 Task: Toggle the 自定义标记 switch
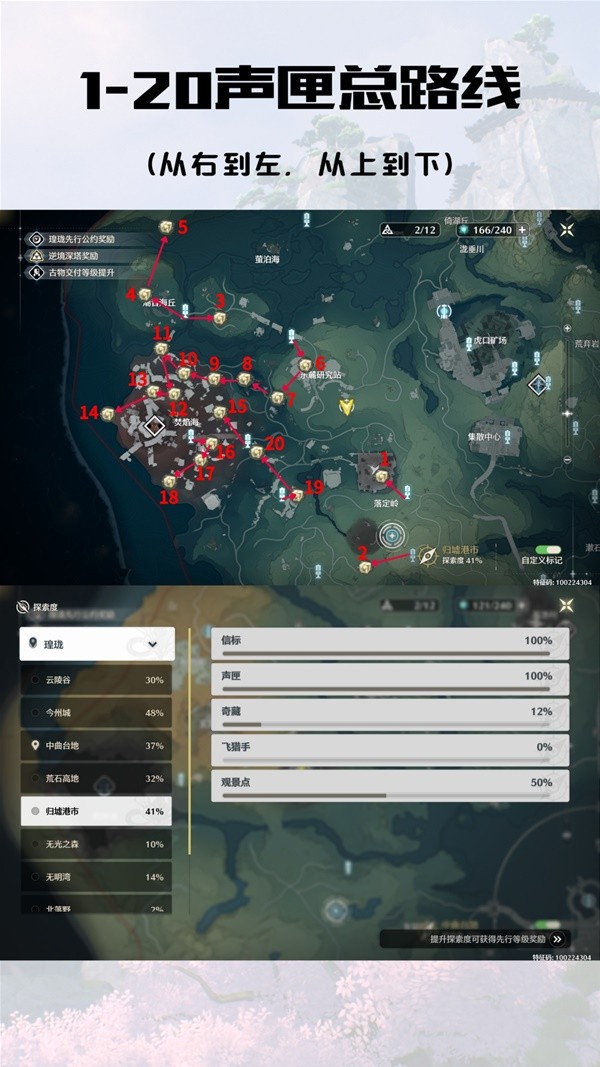click(x=547, y=550)
